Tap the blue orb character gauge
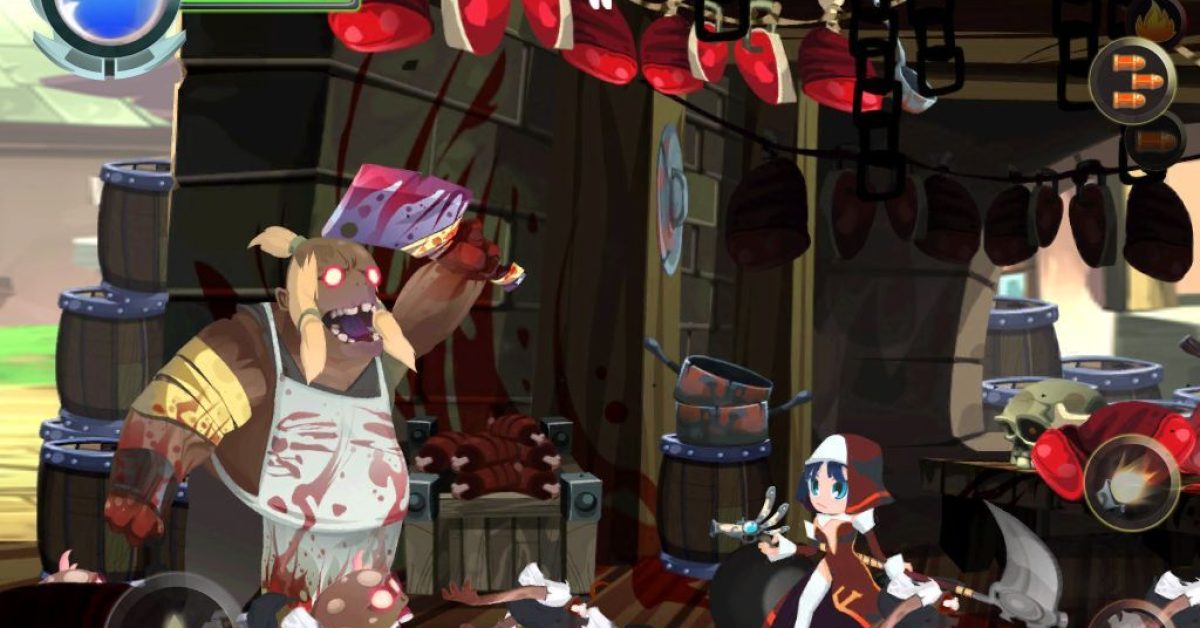Screen dimensions: 1200x628 (102, 14)
